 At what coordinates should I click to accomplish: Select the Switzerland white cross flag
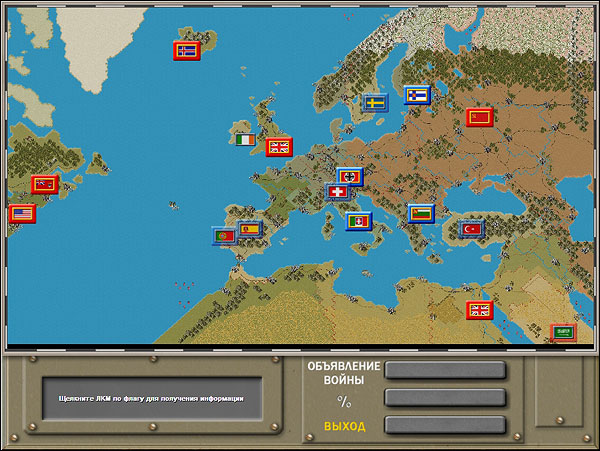341,191
